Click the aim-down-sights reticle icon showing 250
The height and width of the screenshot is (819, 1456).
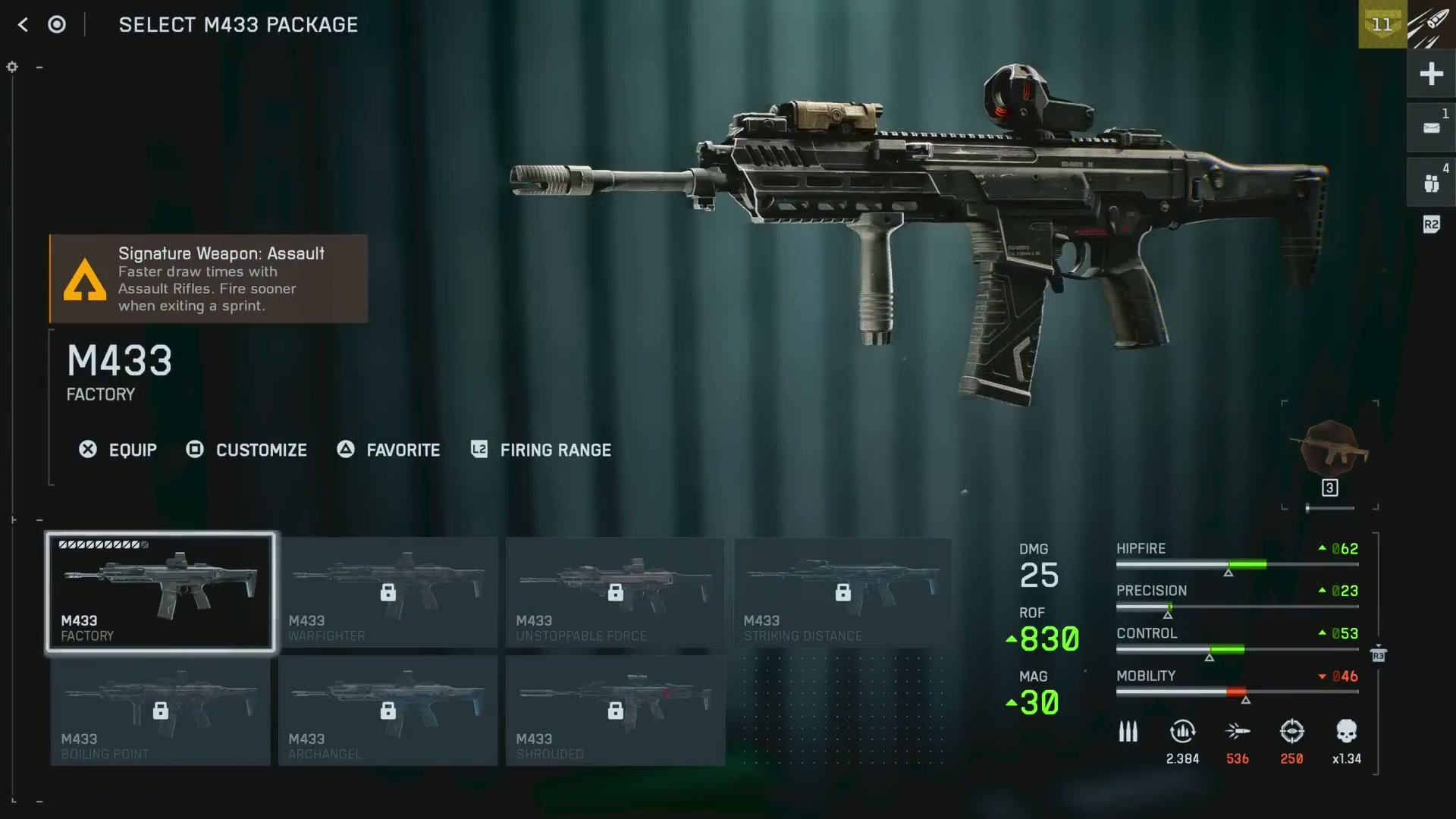(x=1292, y=732)
